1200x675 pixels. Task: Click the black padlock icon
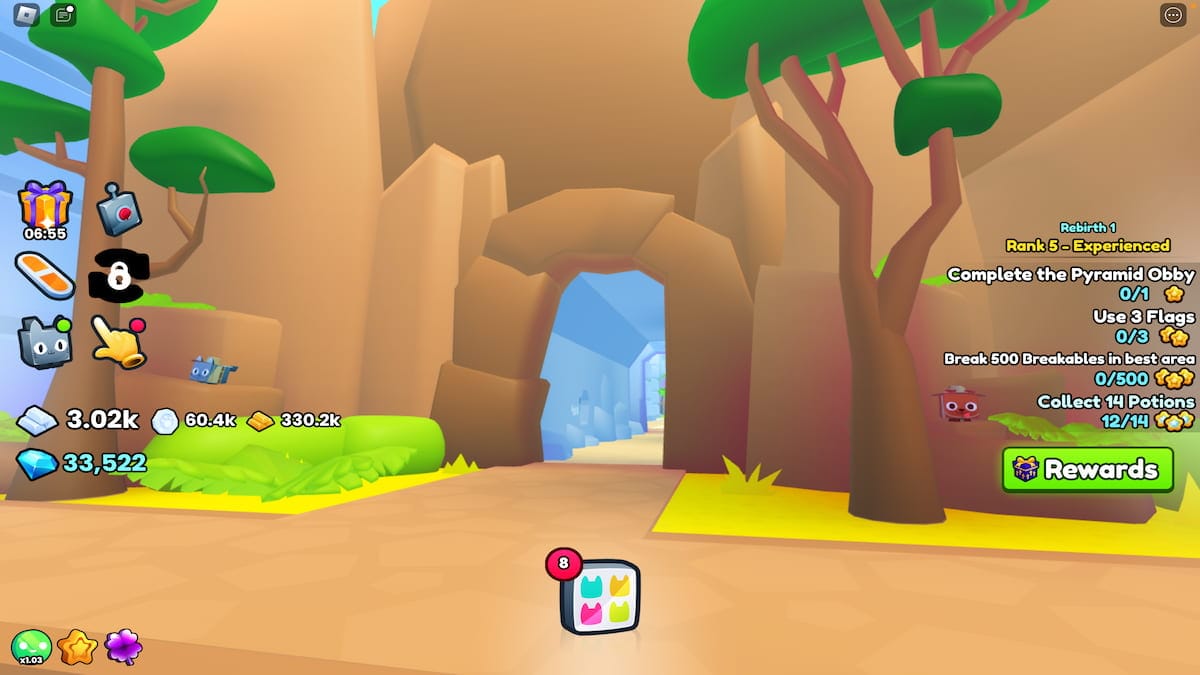point(118,274)
